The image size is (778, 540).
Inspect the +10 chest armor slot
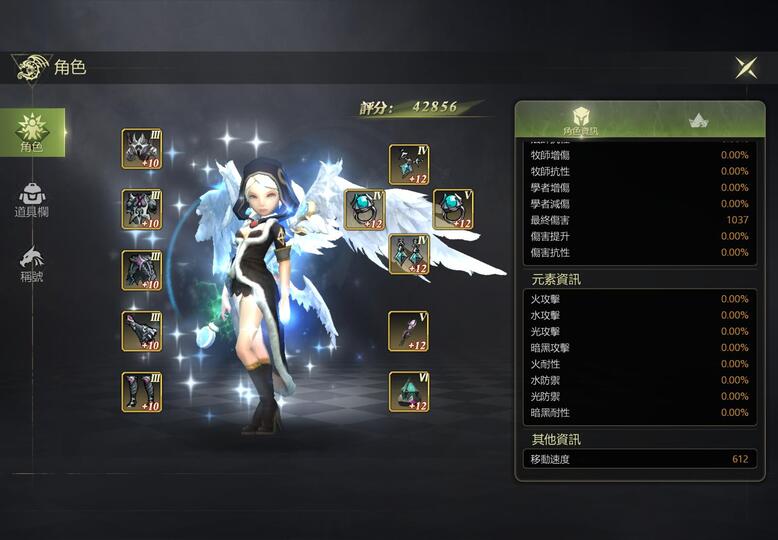(x=142, y=209)
